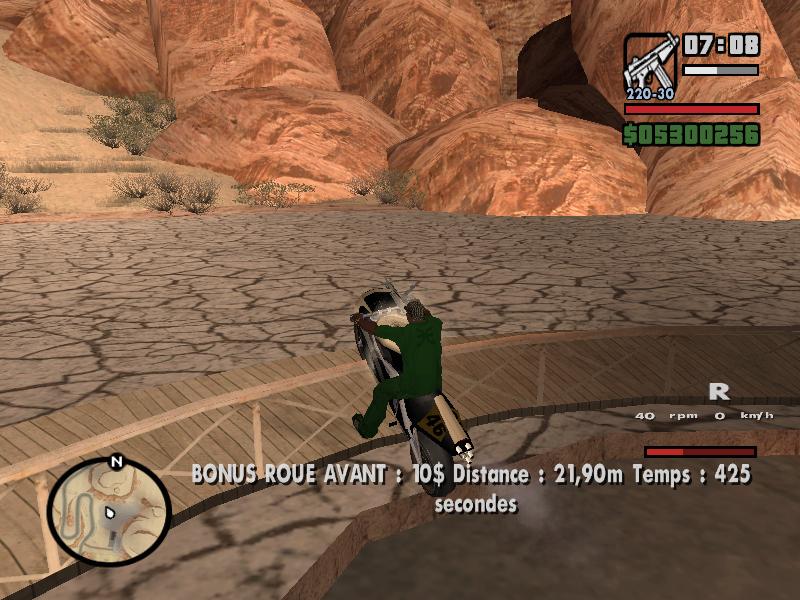Image resolution: width=800 pixels, height=600 pixels.
Task: Open the circular radar minimap
Action: point(108,512)
